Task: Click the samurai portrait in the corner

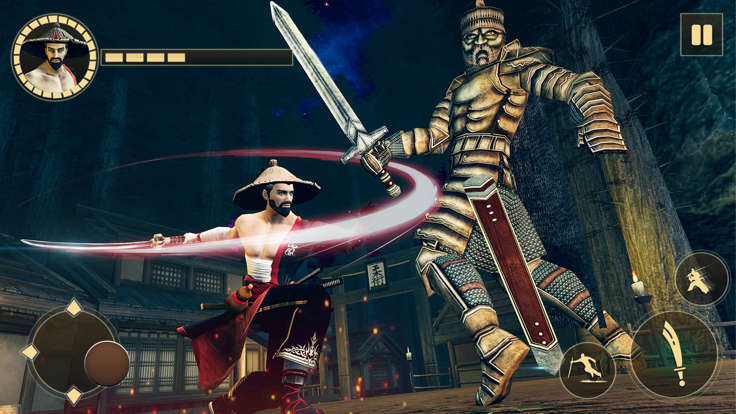Action: 54,56
